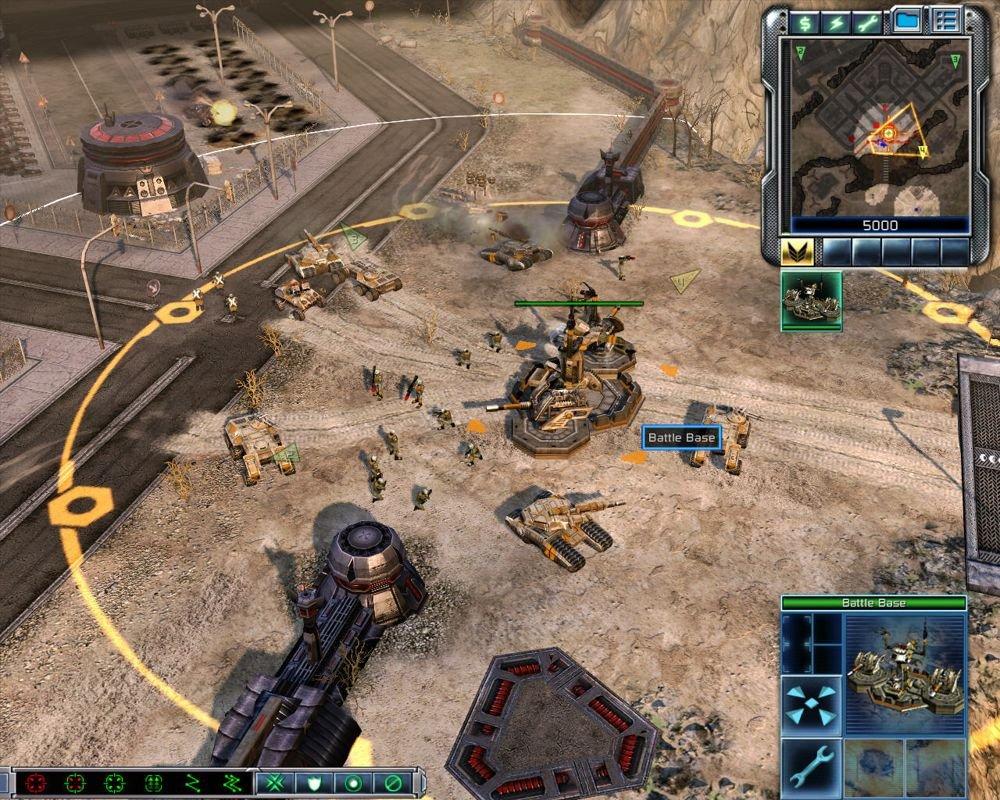Select the gold chevron tab below the minimap
Viewport: 1000px width, 800px height.
[796, 251]
